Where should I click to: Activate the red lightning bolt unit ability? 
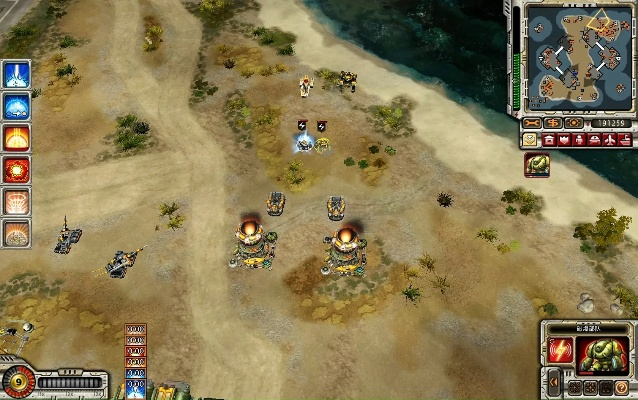point(560,350)
